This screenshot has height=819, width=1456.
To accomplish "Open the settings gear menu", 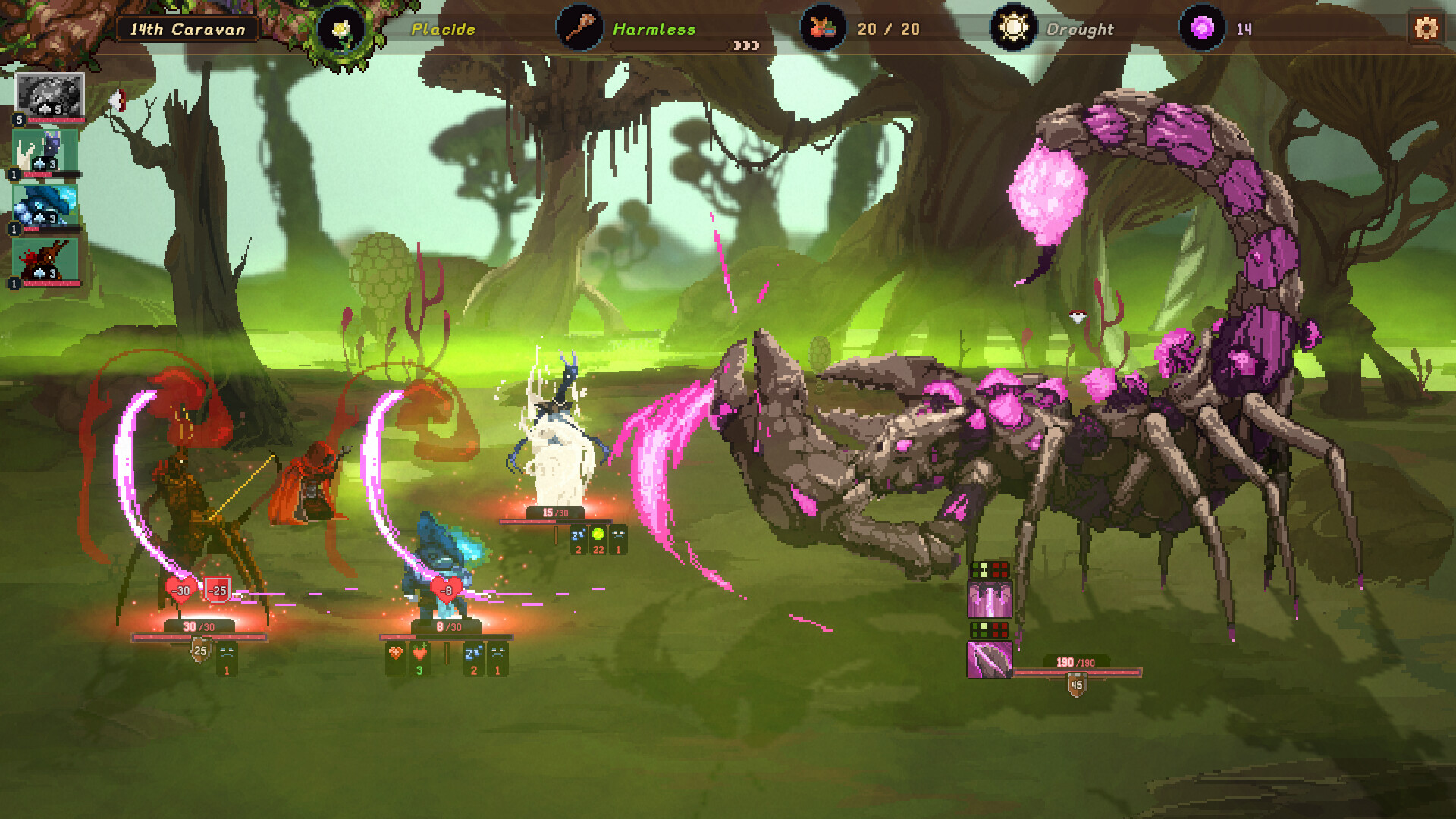I will tap(1427, 29).
